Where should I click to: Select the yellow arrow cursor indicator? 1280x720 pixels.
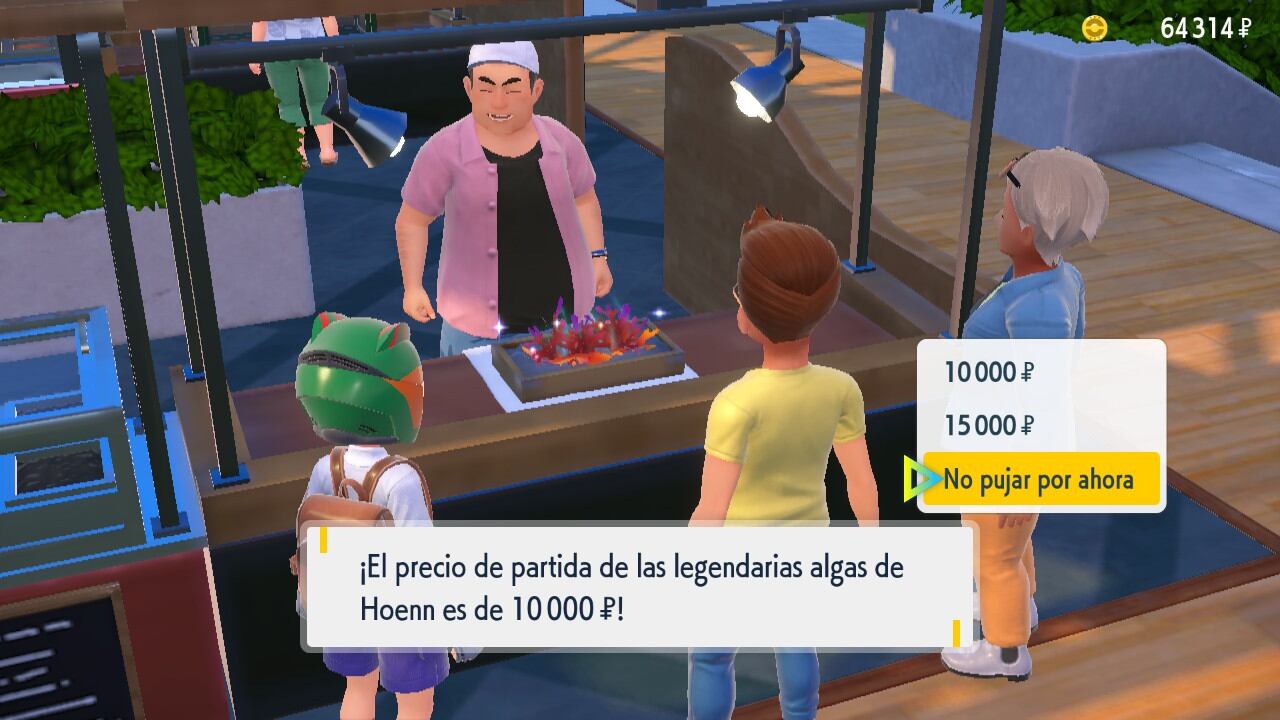tap(917, 478)
